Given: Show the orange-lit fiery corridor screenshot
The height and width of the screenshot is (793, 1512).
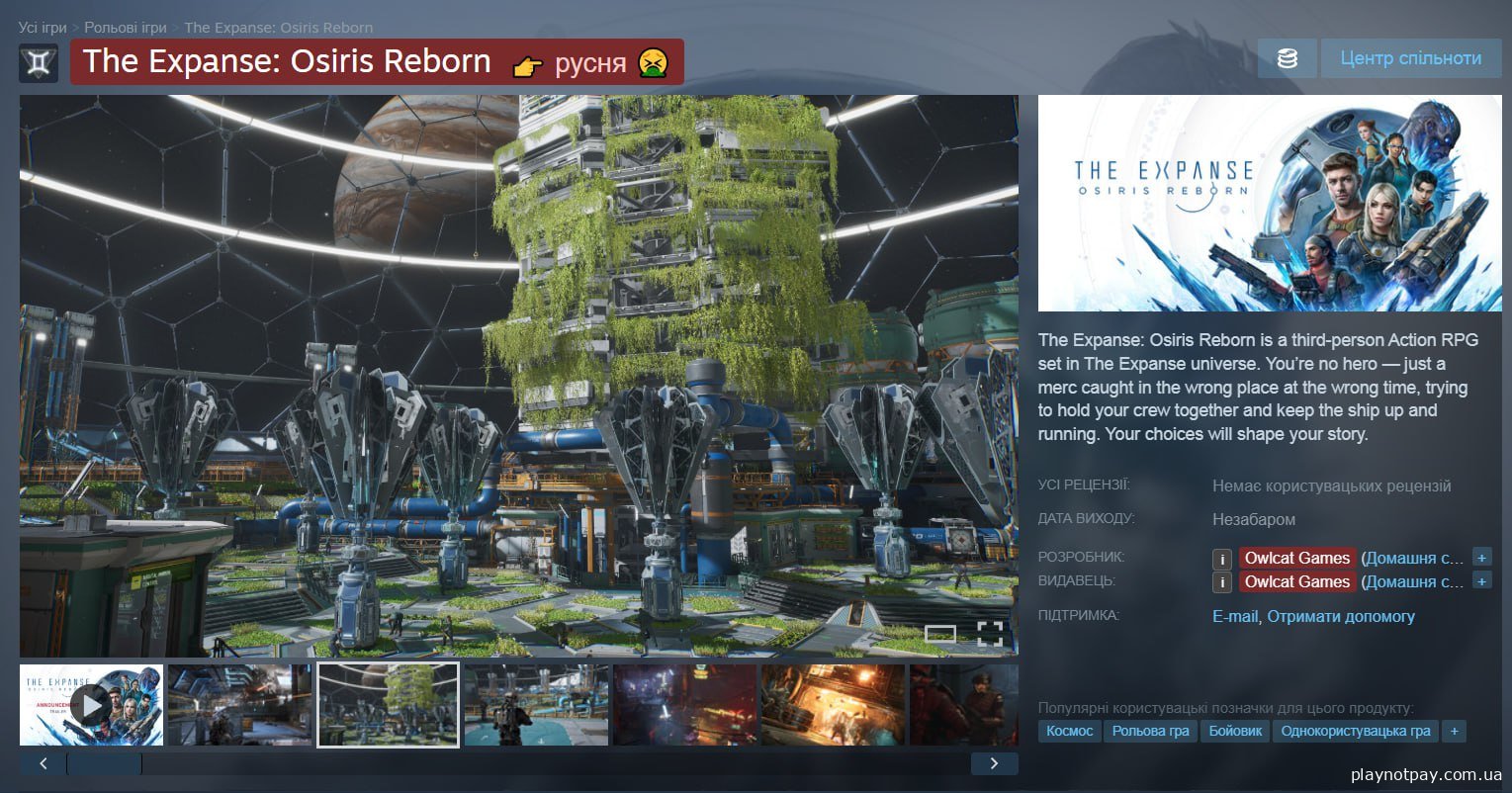Looking at the screenshot, I should pos(833,705).
